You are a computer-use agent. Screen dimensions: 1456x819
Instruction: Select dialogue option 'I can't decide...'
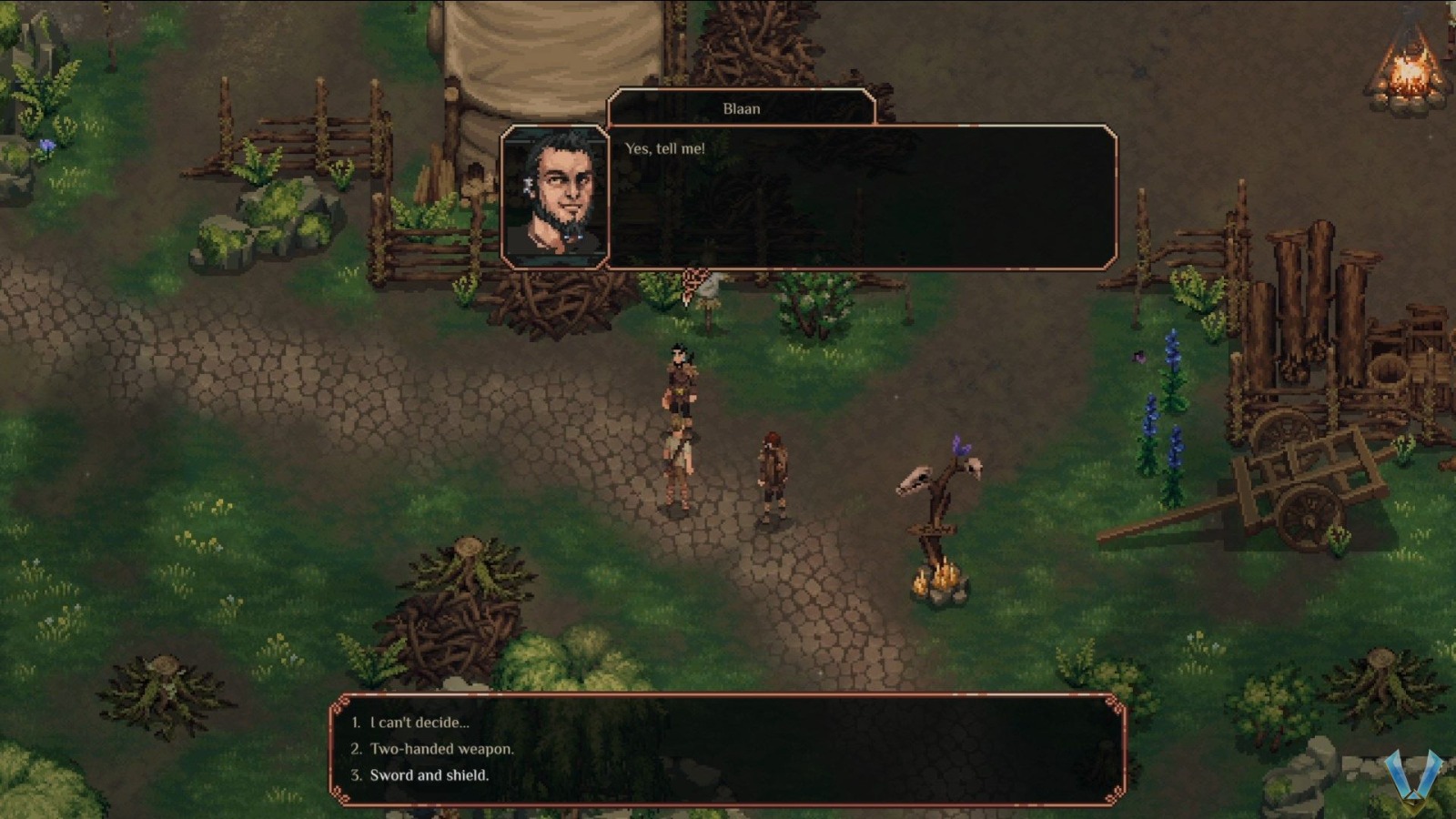tap(419, 722)
